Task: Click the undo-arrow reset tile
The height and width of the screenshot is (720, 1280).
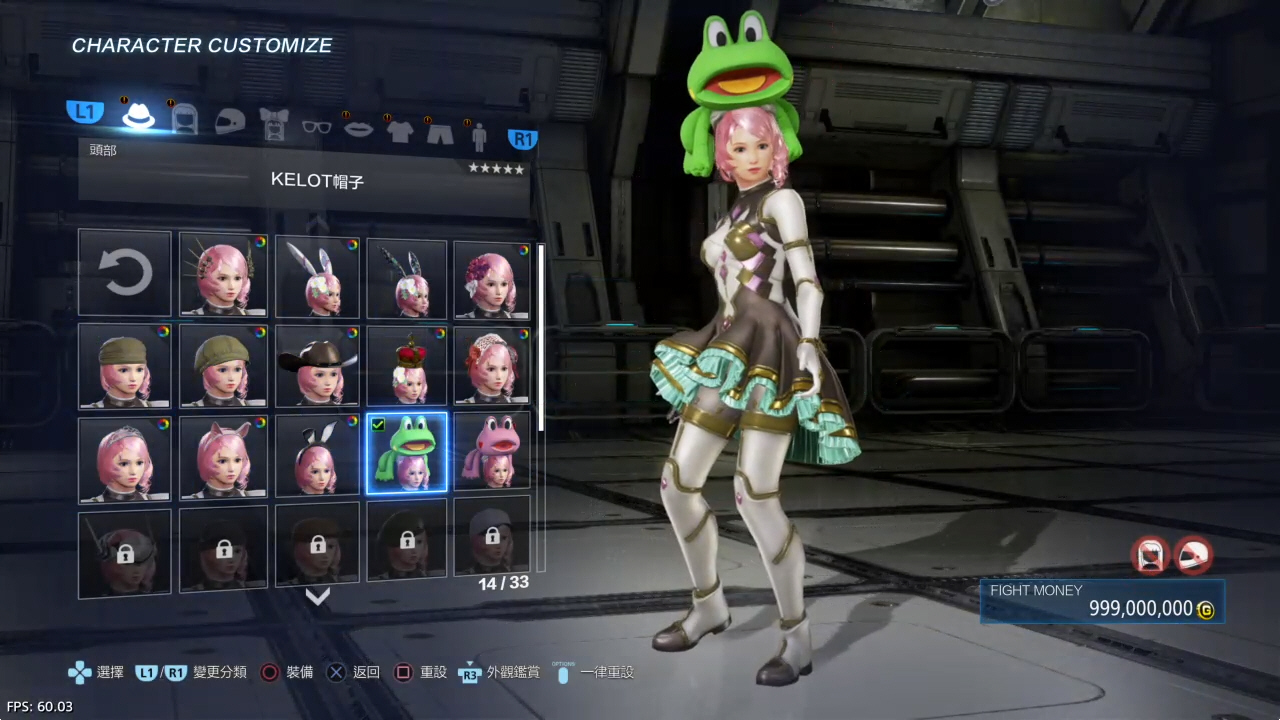Action: (125, 273)
